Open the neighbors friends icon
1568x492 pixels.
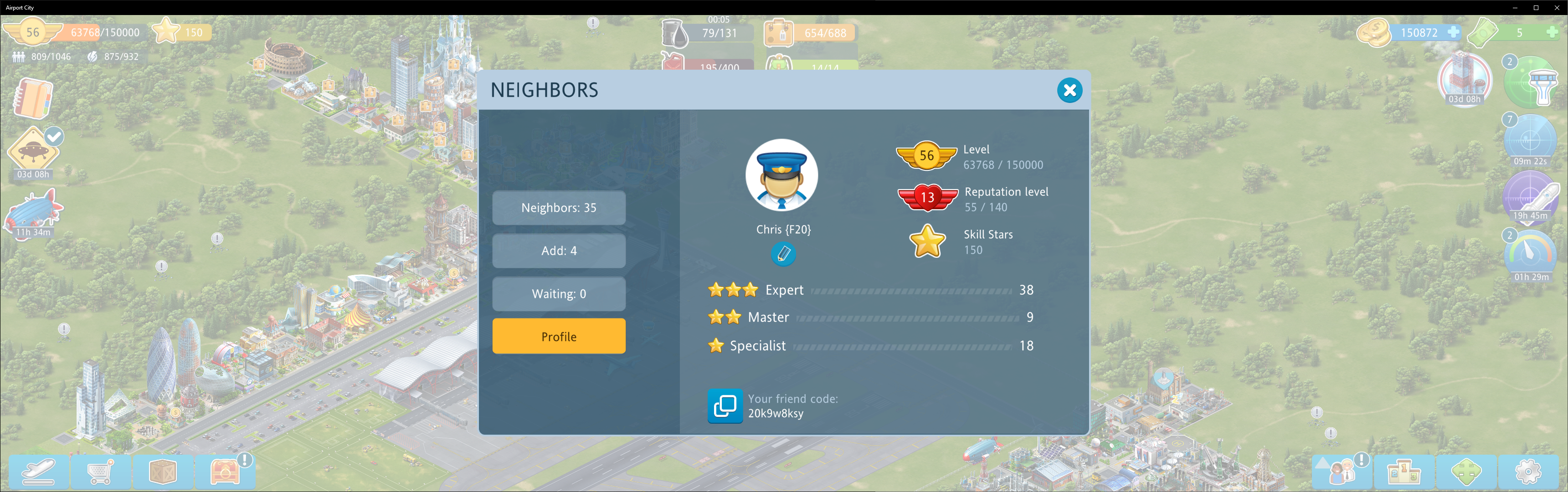click(1342, 471)
